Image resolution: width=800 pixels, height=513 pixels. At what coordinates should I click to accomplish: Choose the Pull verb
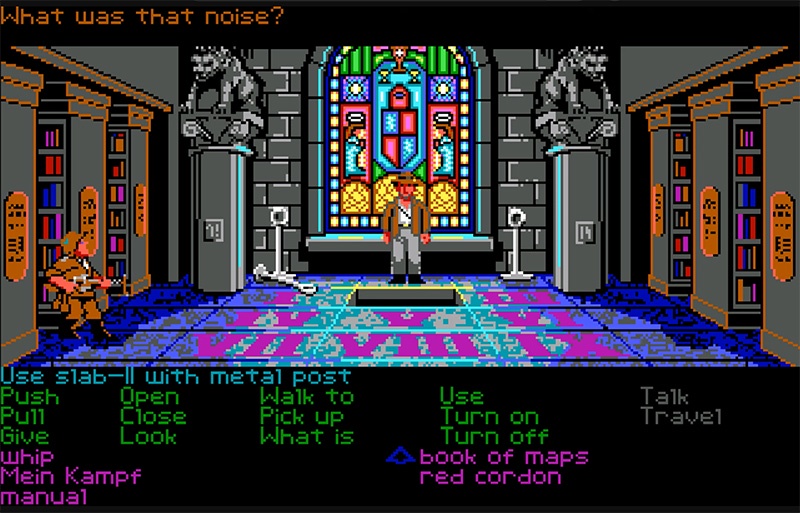29,417
